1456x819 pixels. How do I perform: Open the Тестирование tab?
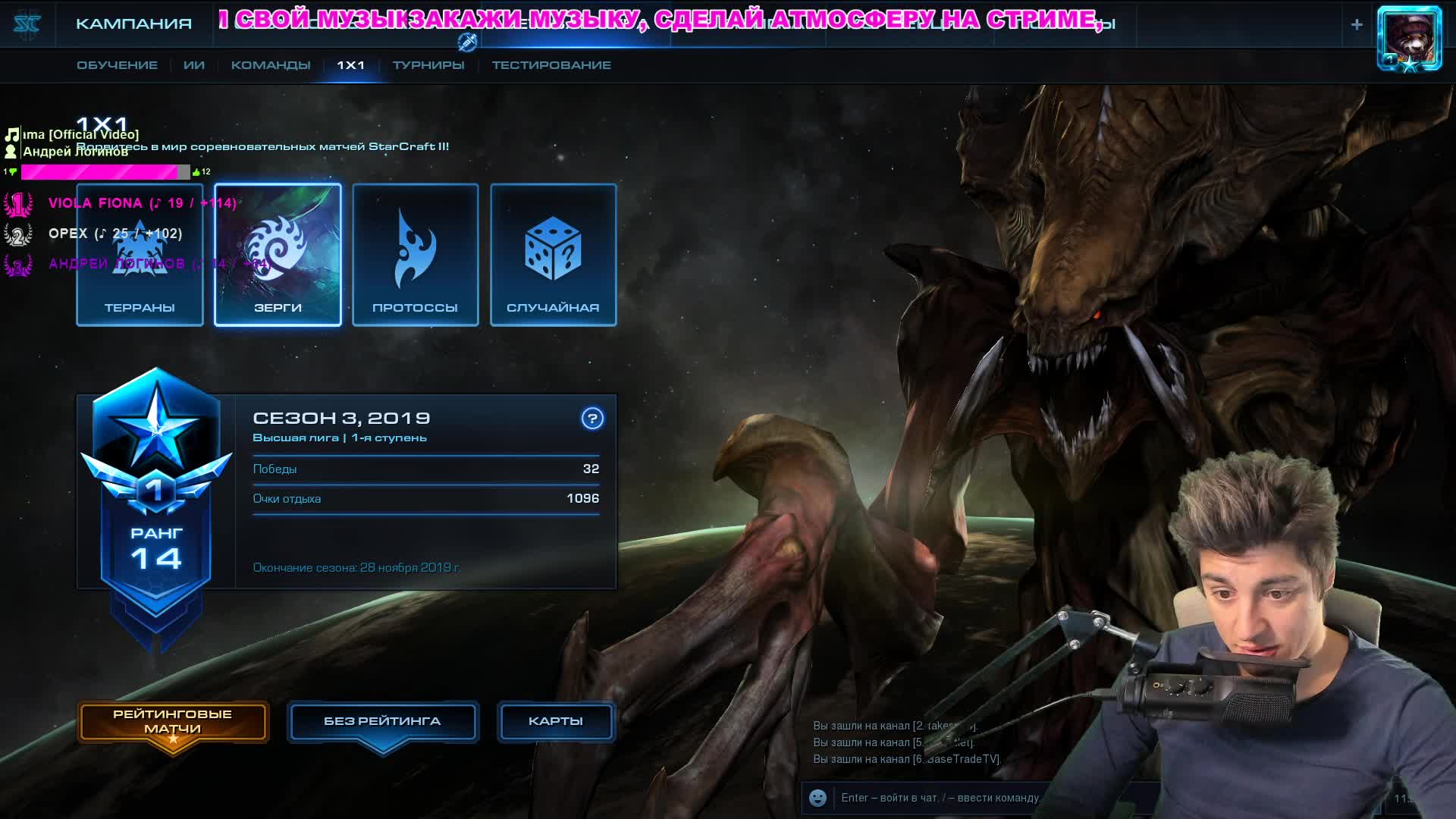pos(551,65)
